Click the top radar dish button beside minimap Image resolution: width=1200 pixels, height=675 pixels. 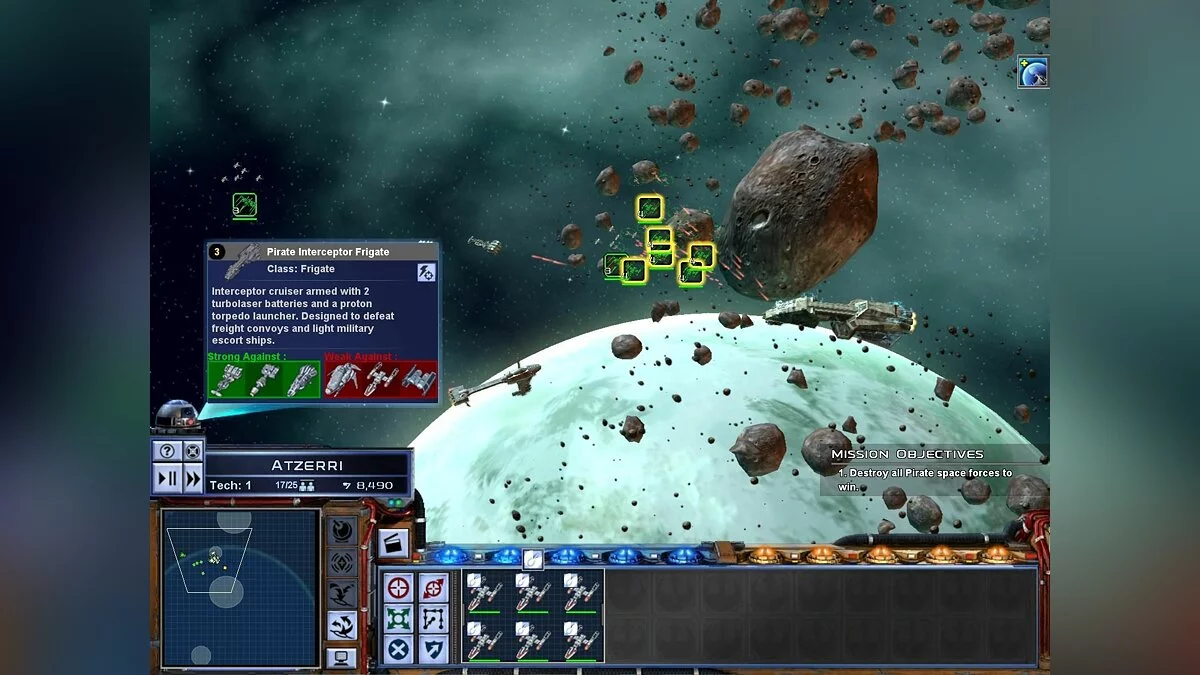342,531
